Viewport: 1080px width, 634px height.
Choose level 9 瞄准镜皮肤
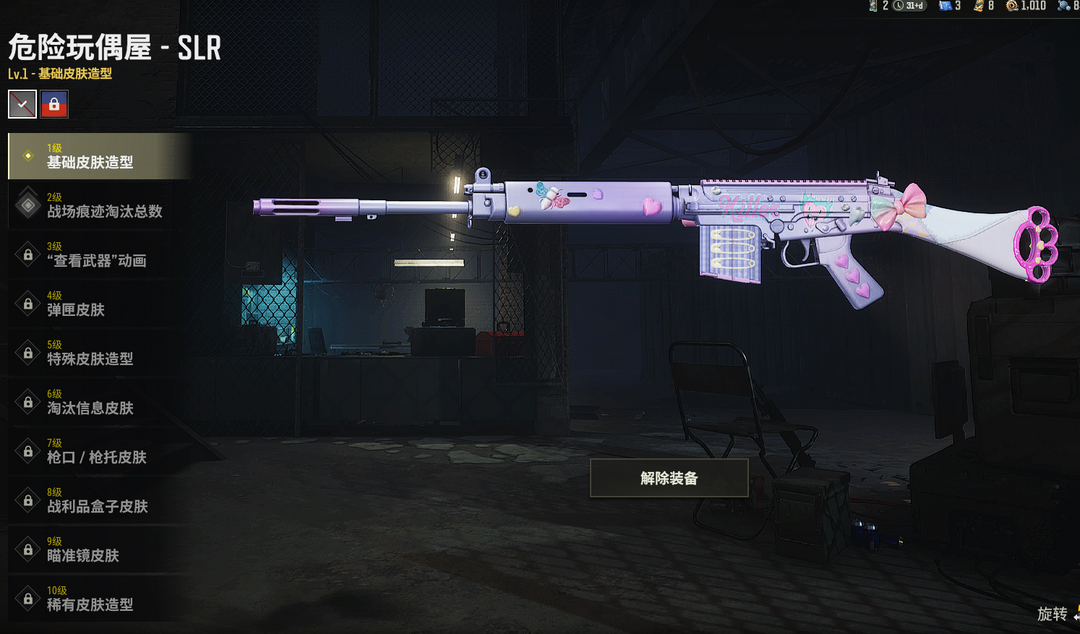coord(98,548)
